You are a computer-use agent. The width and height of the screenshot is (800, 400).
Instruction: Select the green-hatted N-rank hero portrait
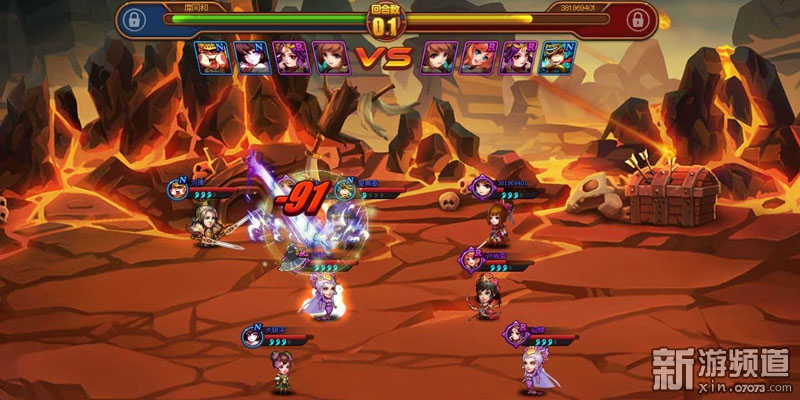(x=557, y=57)
